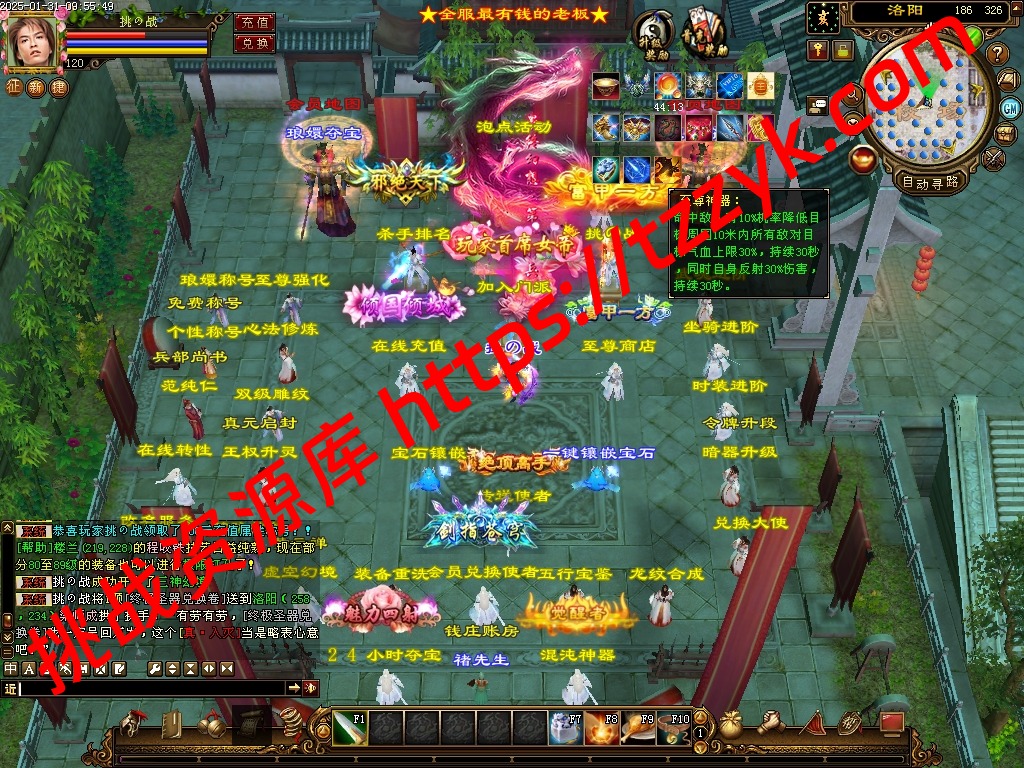Screen dimensions: 1024x768
Task: Open the money bag inventory icon
Action: pos(731,724)
